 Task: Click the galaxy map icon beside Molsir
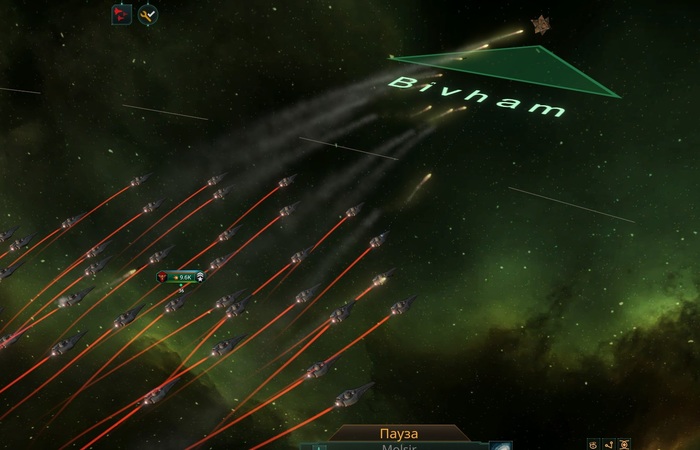point(500,446)
